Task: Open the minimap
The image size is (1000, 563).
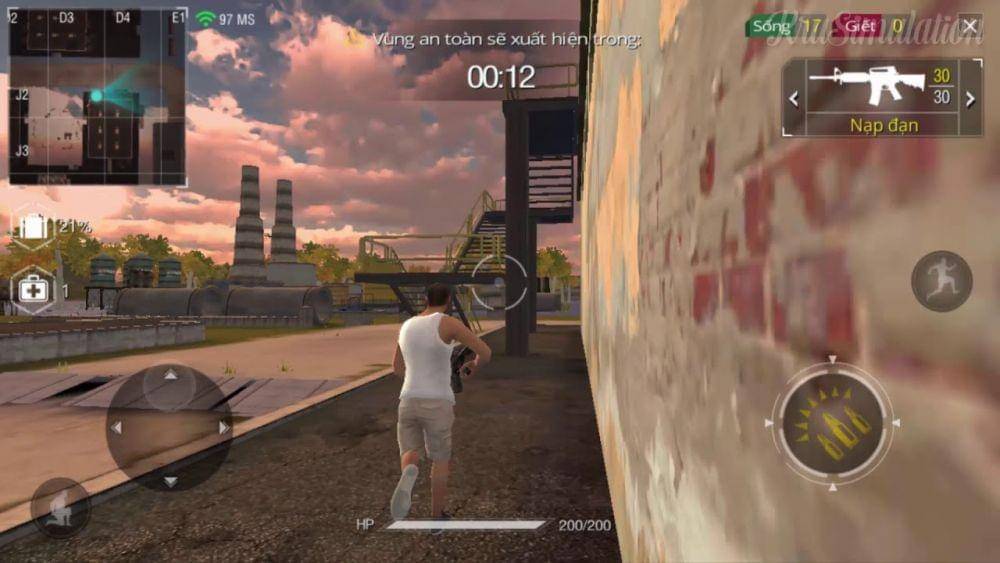Action: tap(97, 97)
